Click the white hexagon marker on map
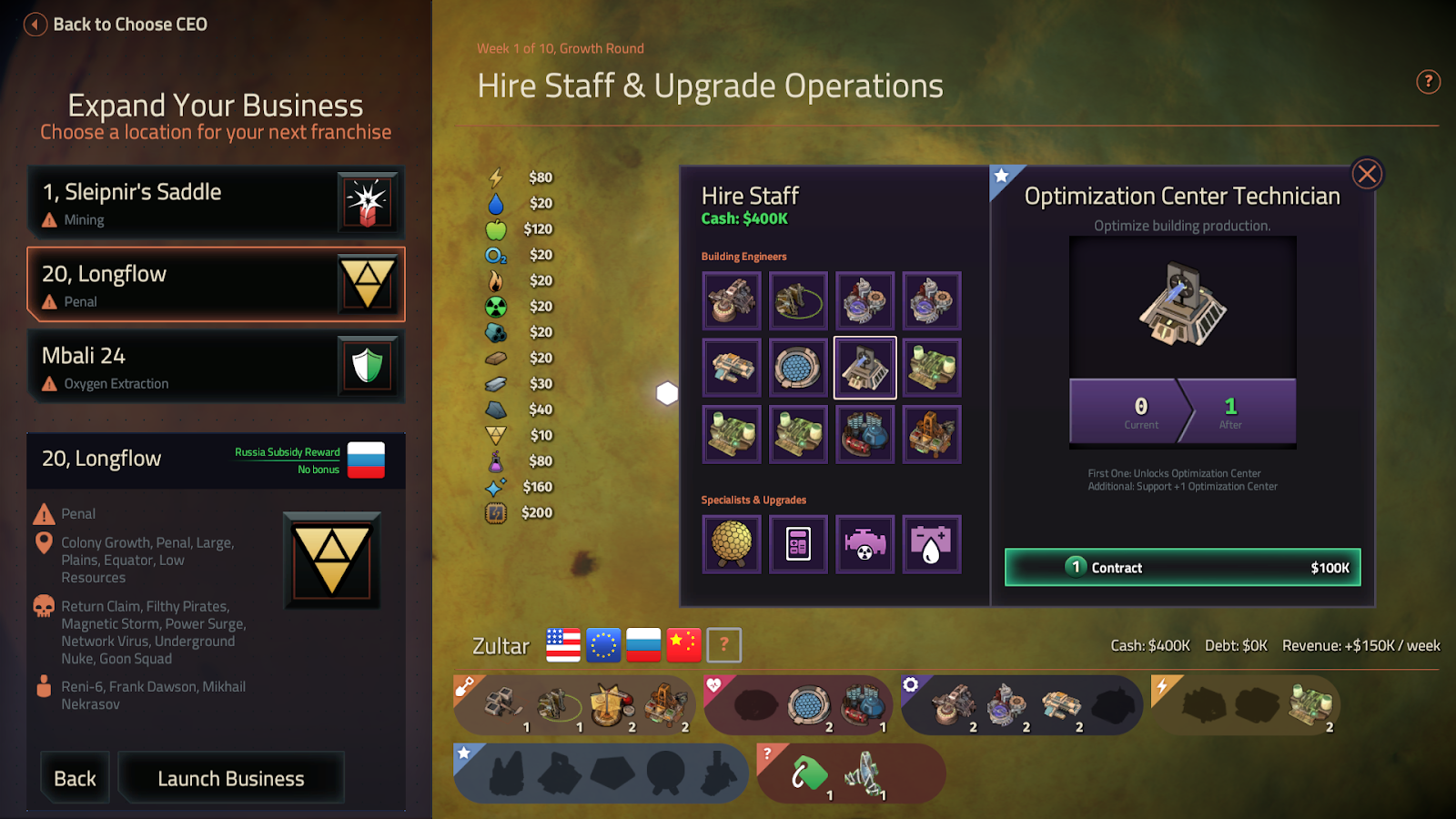This screenshot has height=819, width=1456. coord(667,393)
